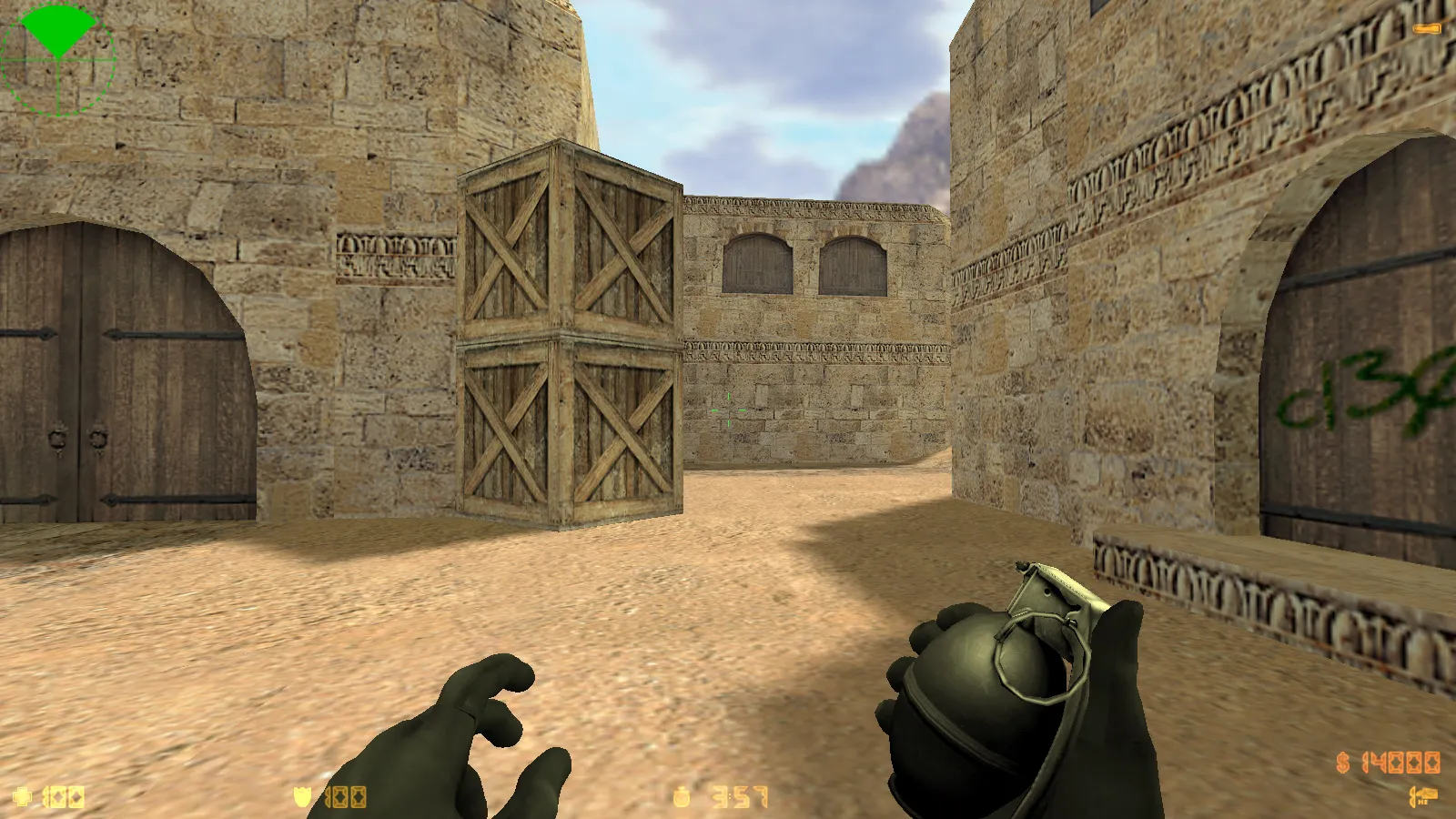The image size is (1456, 819).
Task: Click the dollar sign money icon
Action: point(1342,763)
